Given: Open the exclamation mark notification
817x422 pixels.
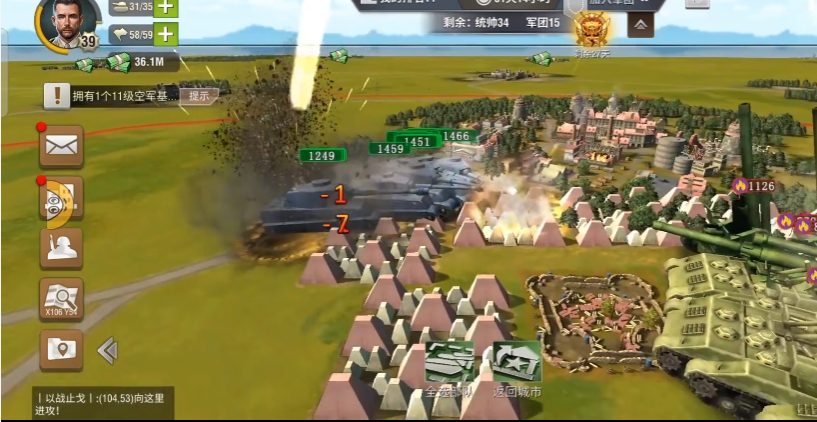Looking at the screenshot, I should [57, 96].
